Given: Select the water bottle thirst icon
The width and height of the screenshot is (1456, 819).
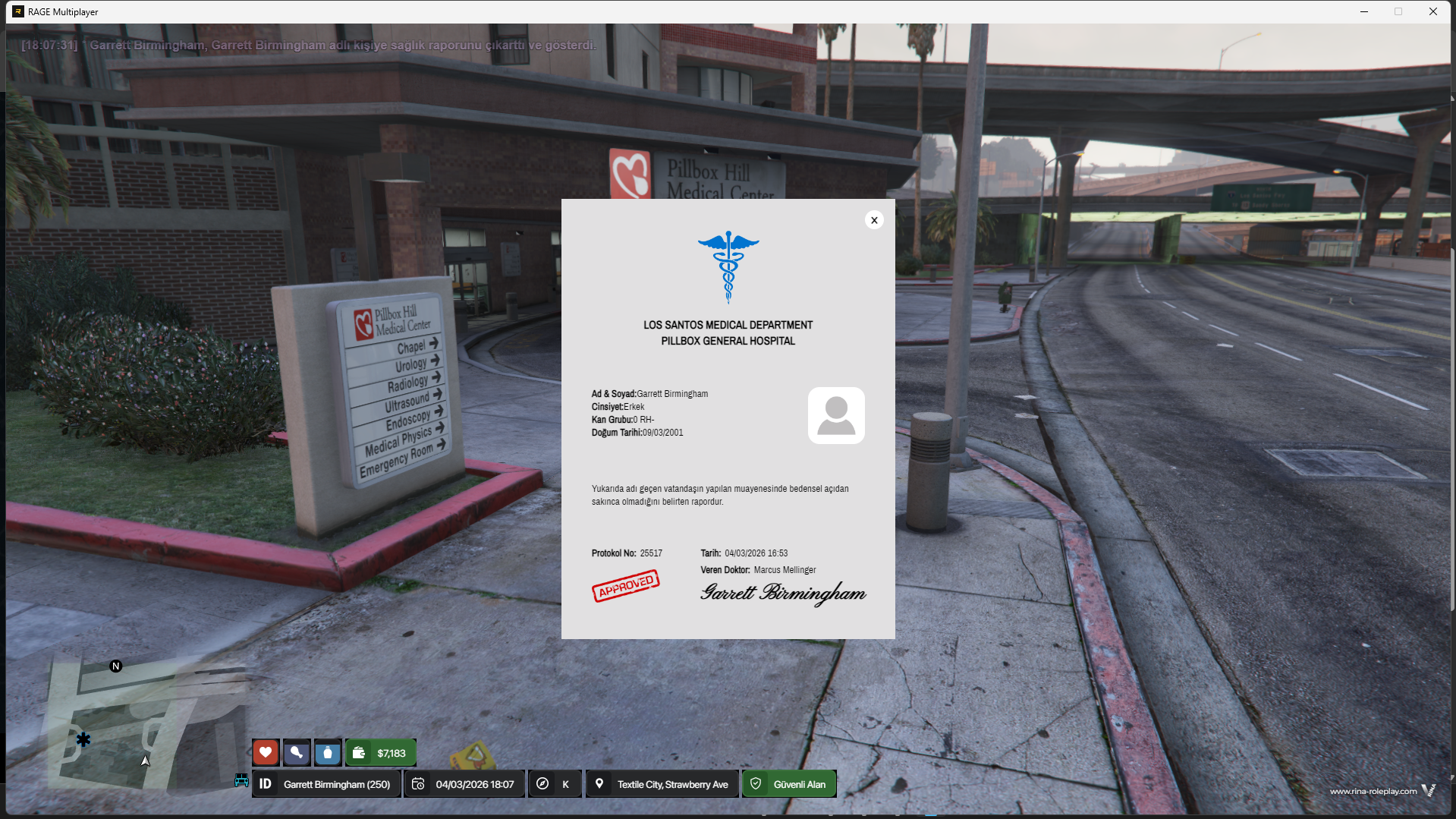Looking at the screenshot, I should tap(328, 752).
